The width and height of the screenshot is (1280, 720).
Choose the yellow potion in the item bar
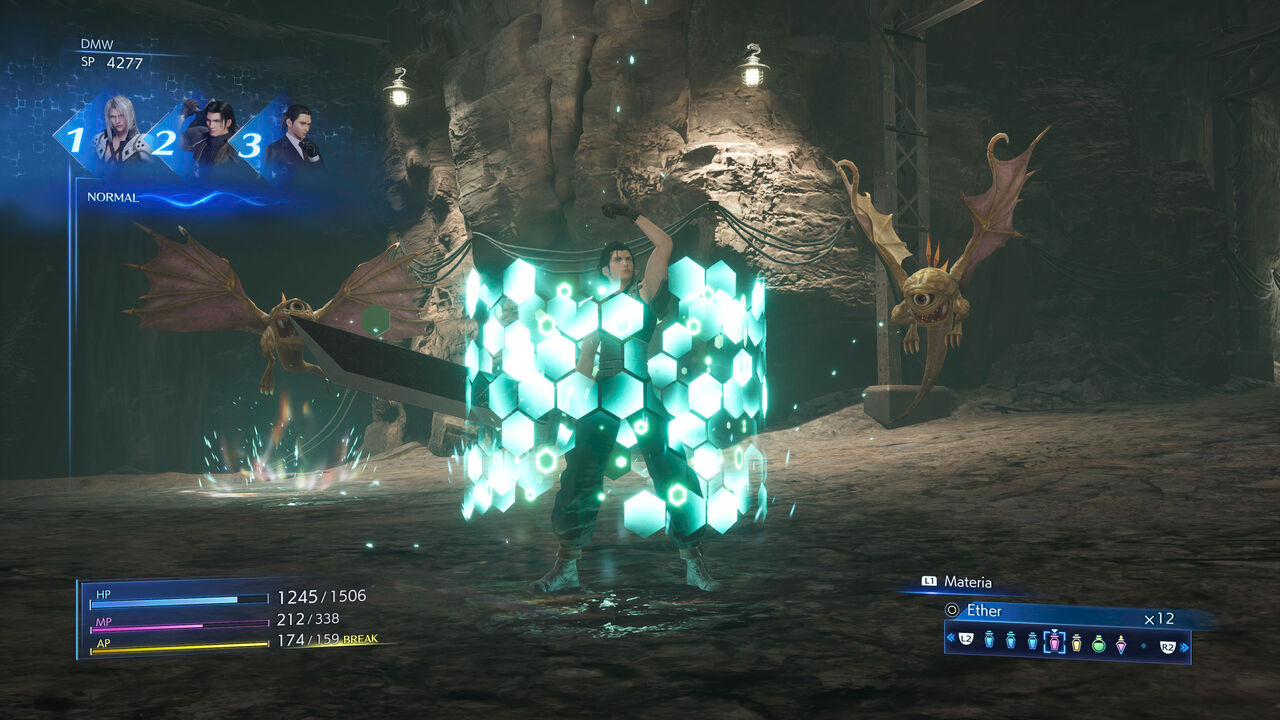[1076, 642]
